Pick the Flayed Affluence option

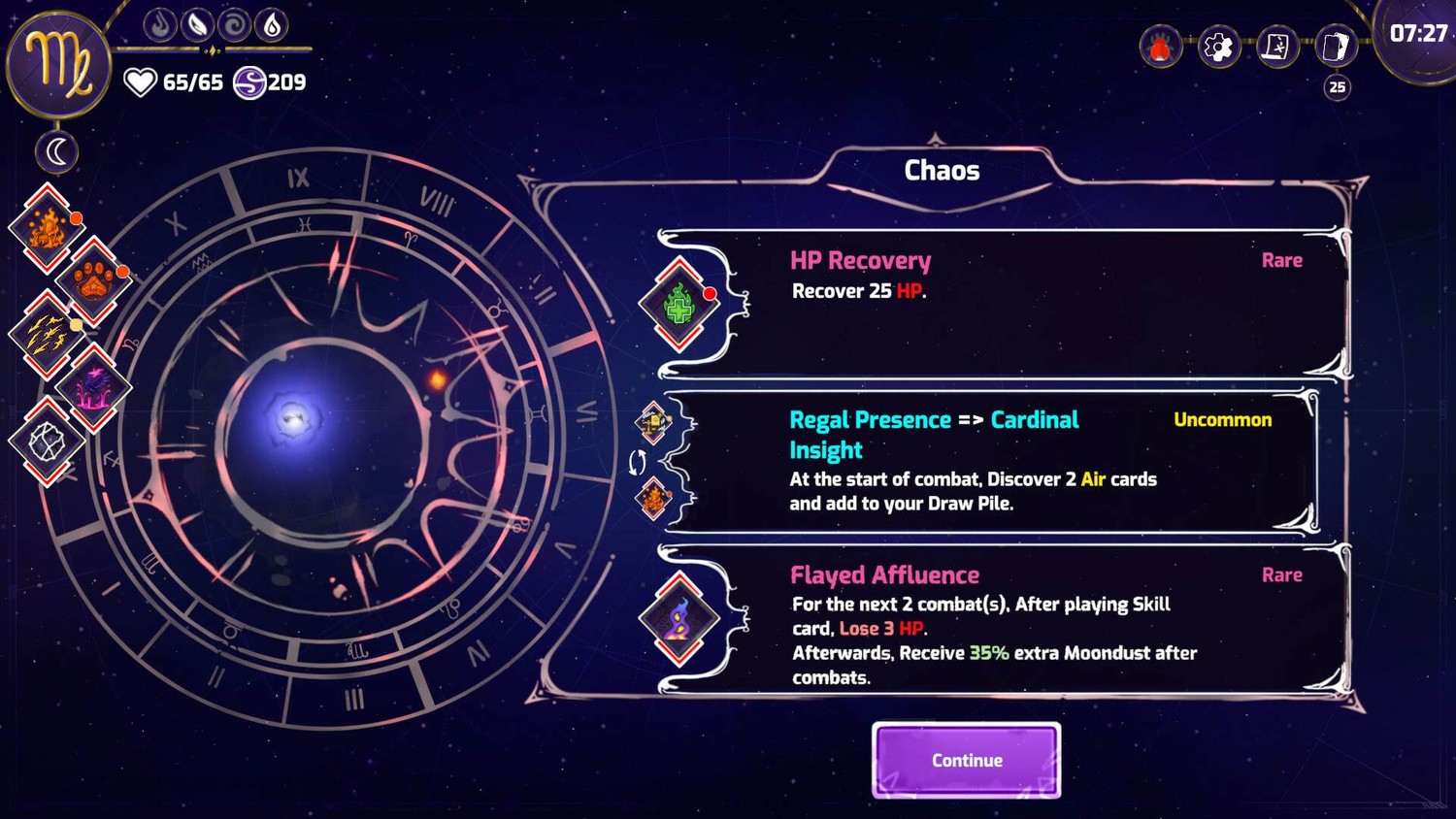[1000, 621]
